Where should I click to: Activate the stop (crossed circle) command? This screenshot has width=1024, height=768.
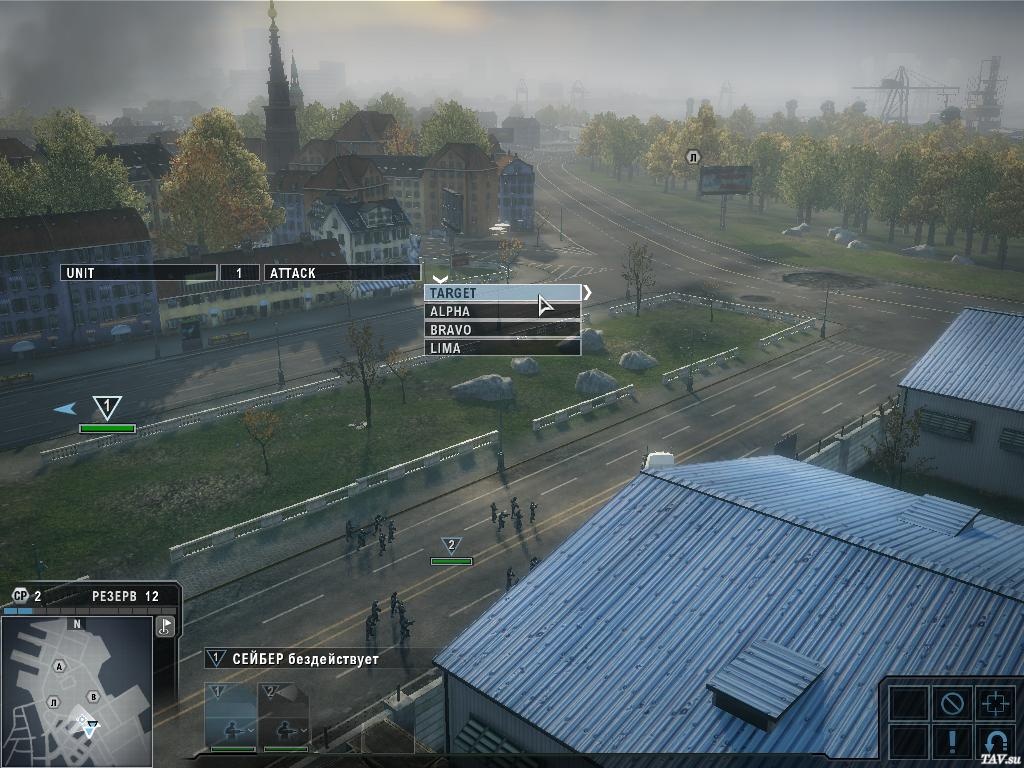pyautogui.click(x=951, y=703)
